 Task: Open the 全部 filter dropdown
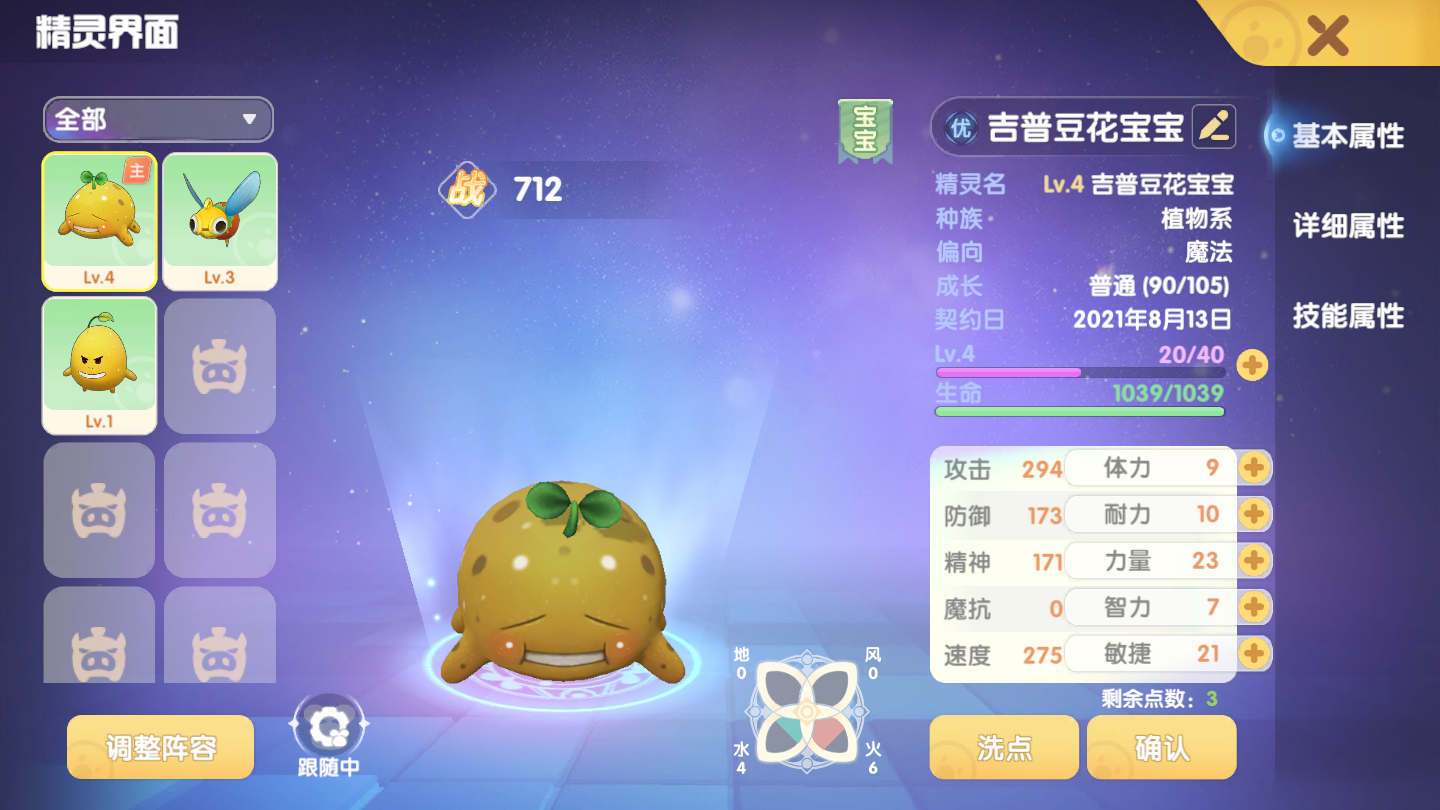(x=158, y=120)
